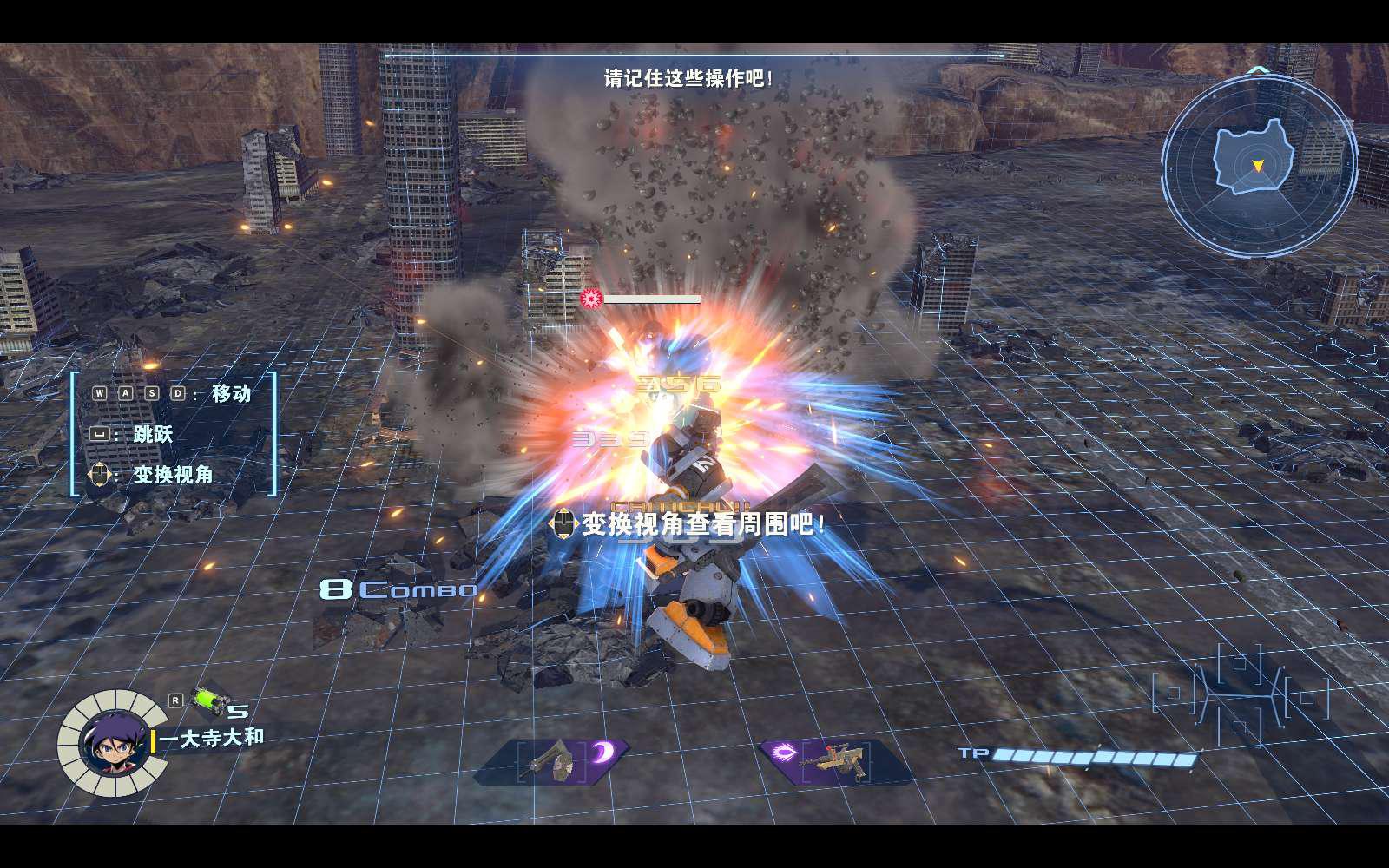Click the four-square skill slot cluster
This screenshot has height=868, width=1389.
[x=1241, y=694]
